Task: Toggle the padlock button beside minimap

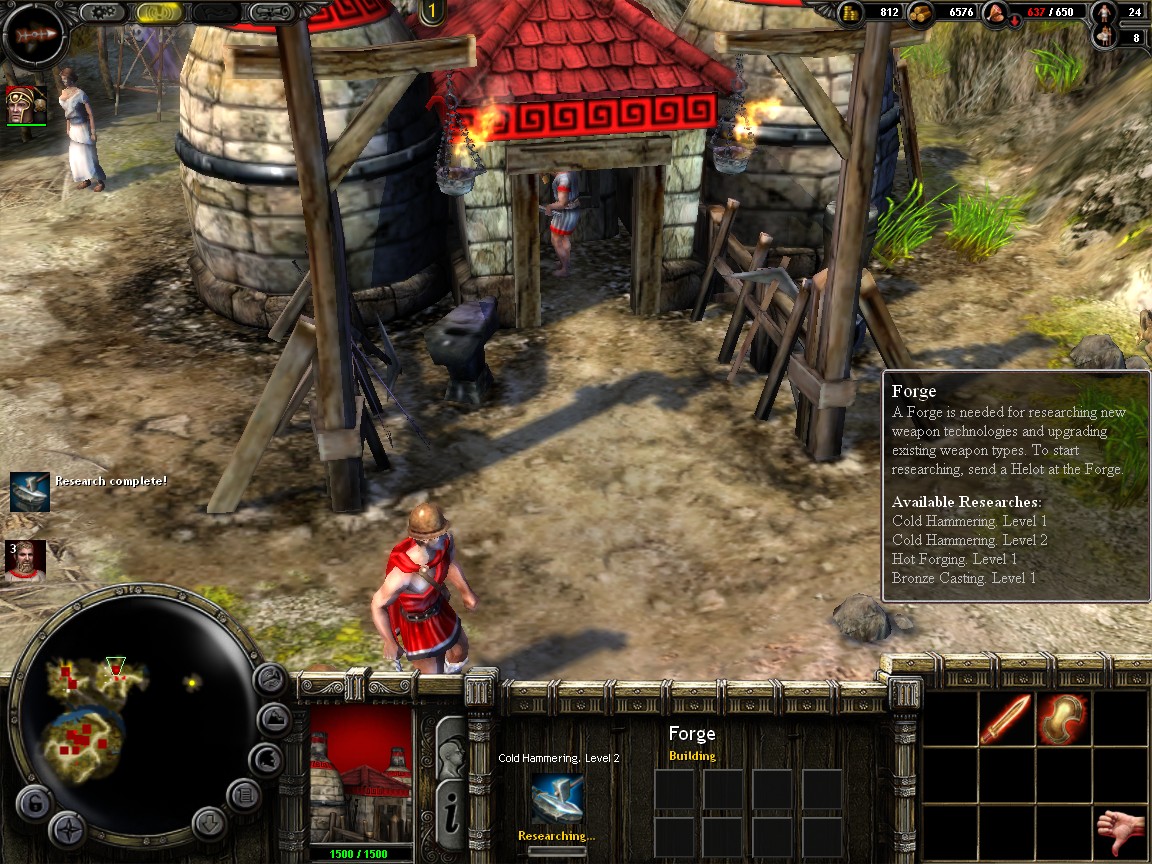Action: tap(33, 802)
